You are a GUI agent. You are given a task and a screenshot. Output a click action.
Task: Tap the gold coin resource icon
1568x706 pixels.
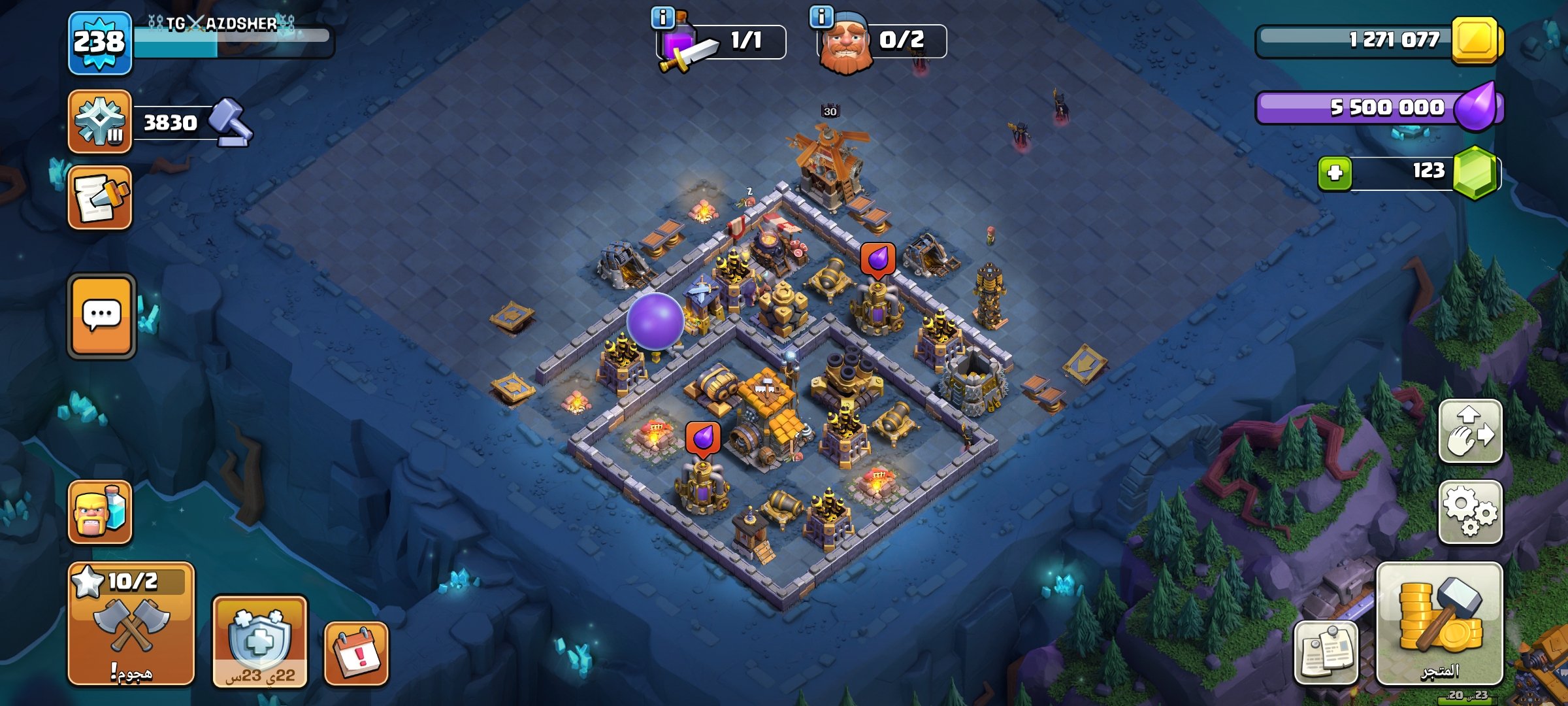click(1476, 41)
